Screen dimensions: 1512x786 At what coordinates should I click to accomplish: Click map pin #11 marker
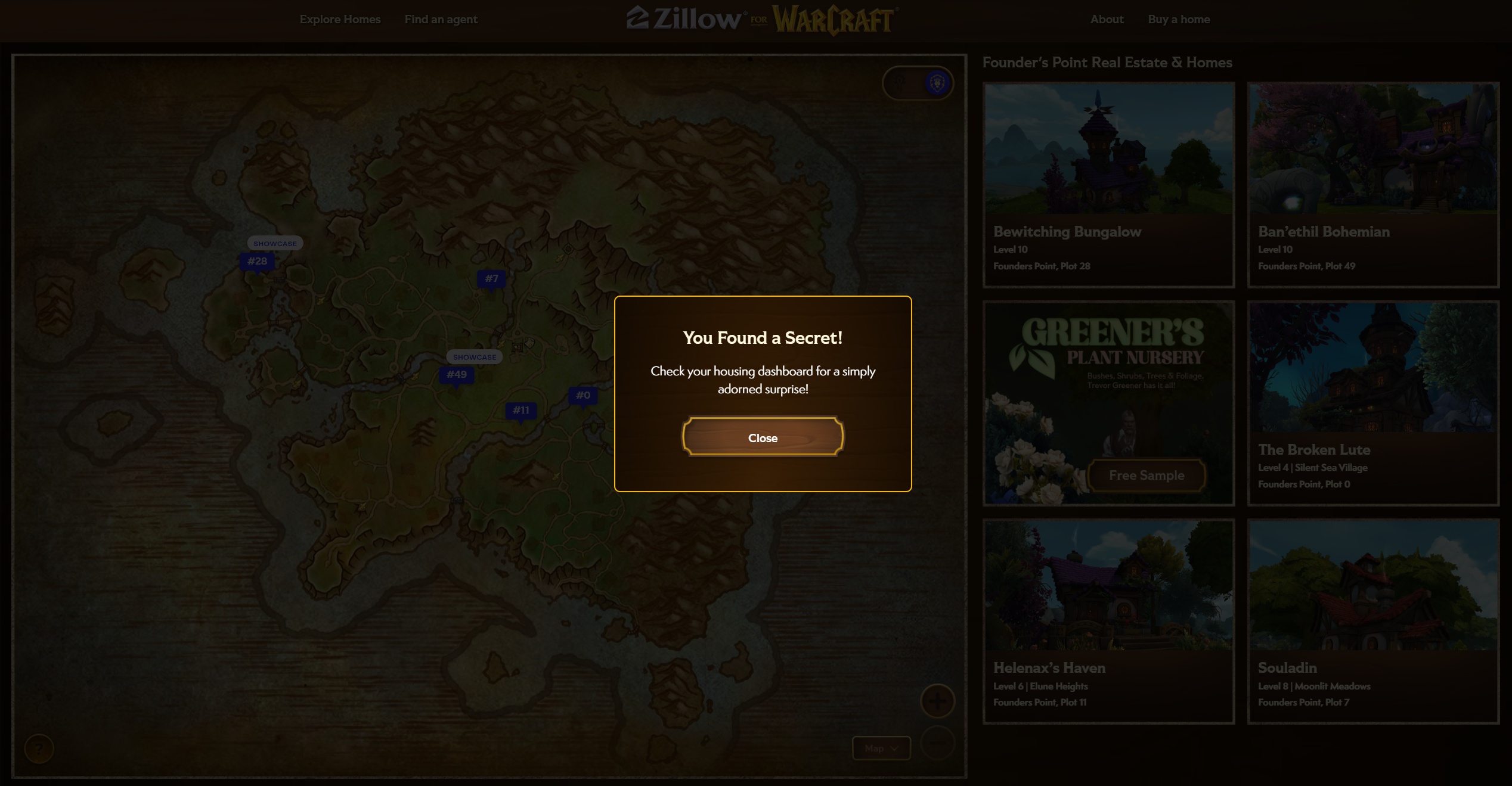coord(521,410)
